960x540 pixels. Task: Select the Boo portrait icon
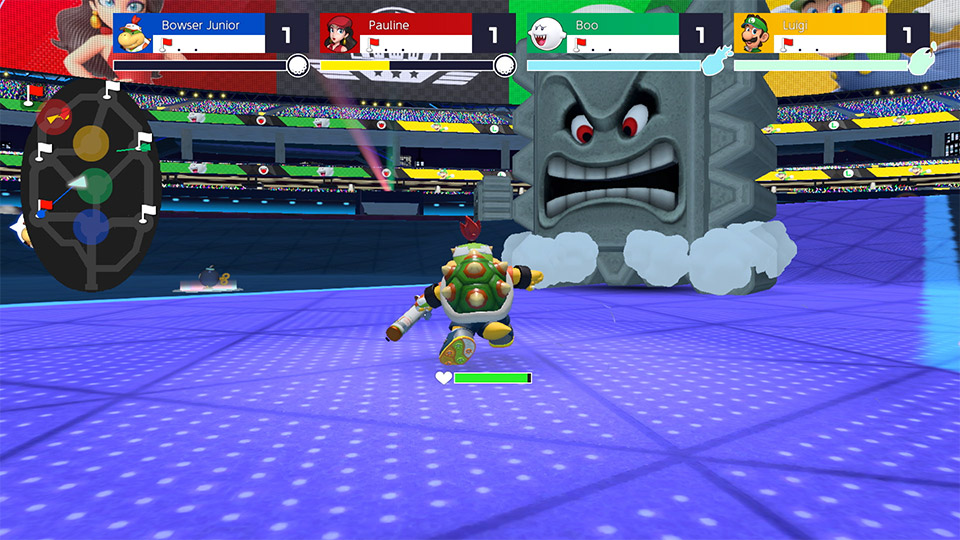click(x=546, y=36)
